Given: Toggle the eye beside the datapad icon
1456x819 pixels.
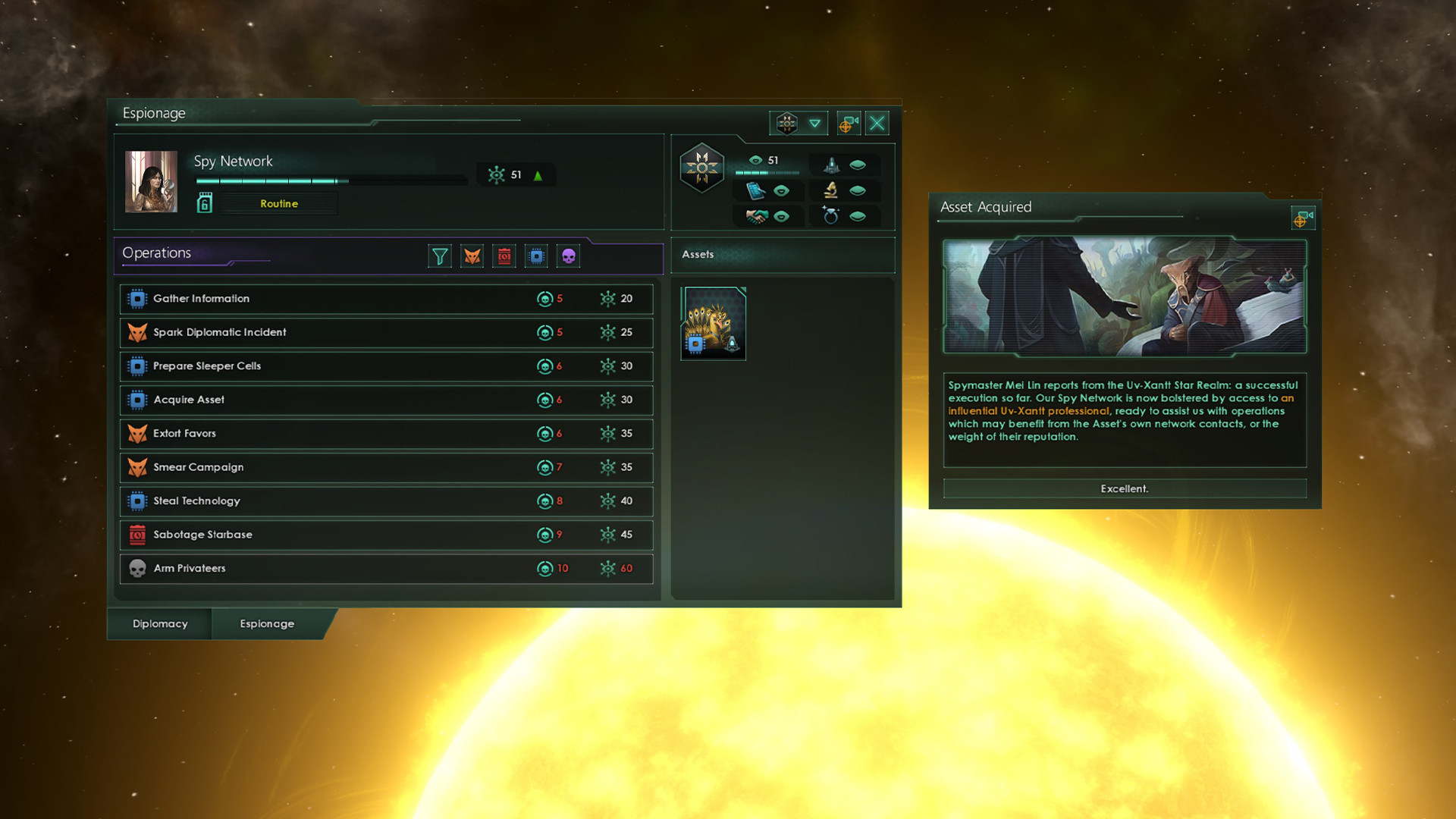Looking at the screenshot, I should [x=782, y=190].
